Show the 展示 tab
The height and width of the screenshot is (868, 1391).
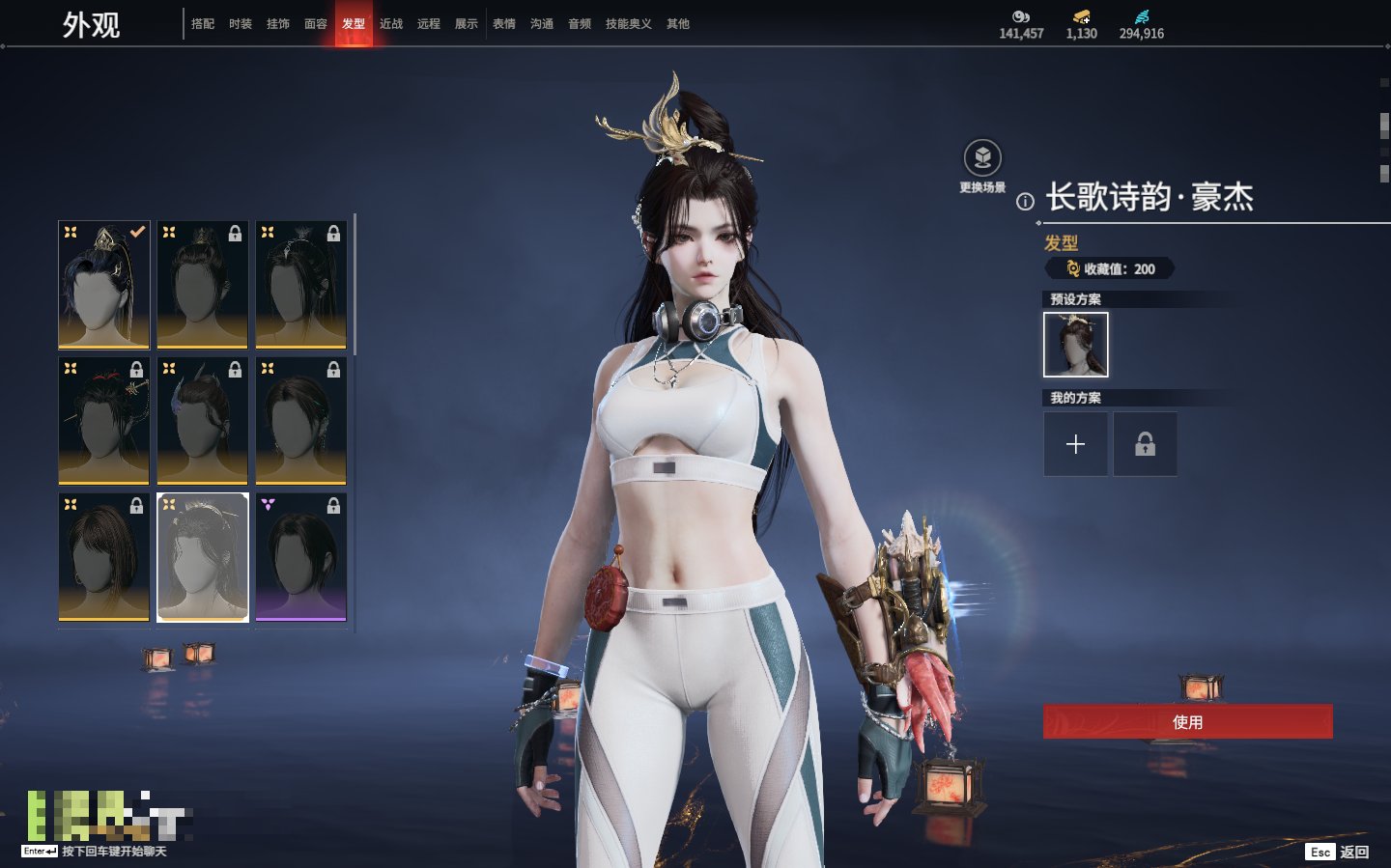click(467, 24)
